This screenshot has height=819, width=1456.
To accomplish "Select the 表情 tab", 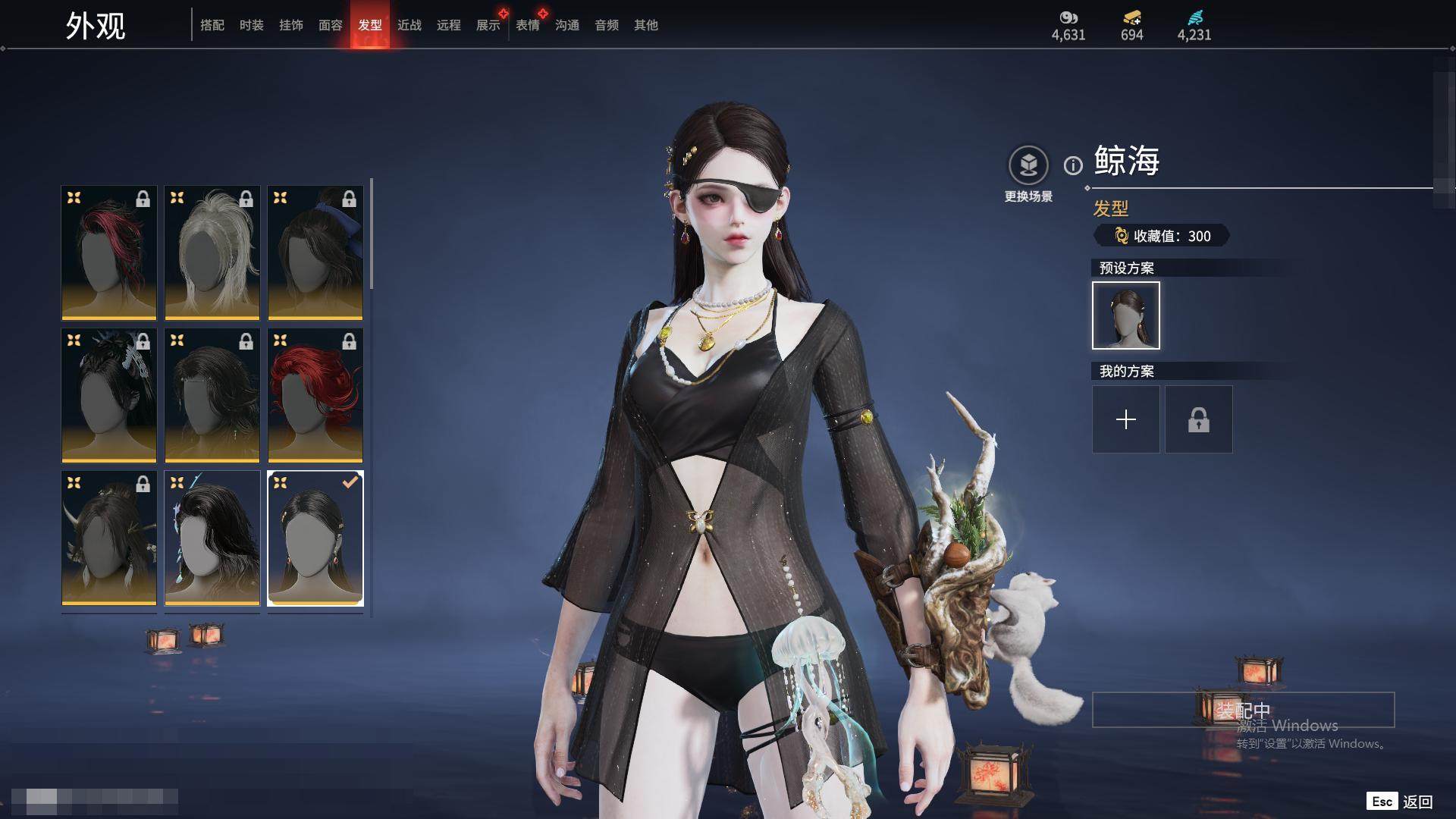I will pyautogui.click(x=528, y=25).
